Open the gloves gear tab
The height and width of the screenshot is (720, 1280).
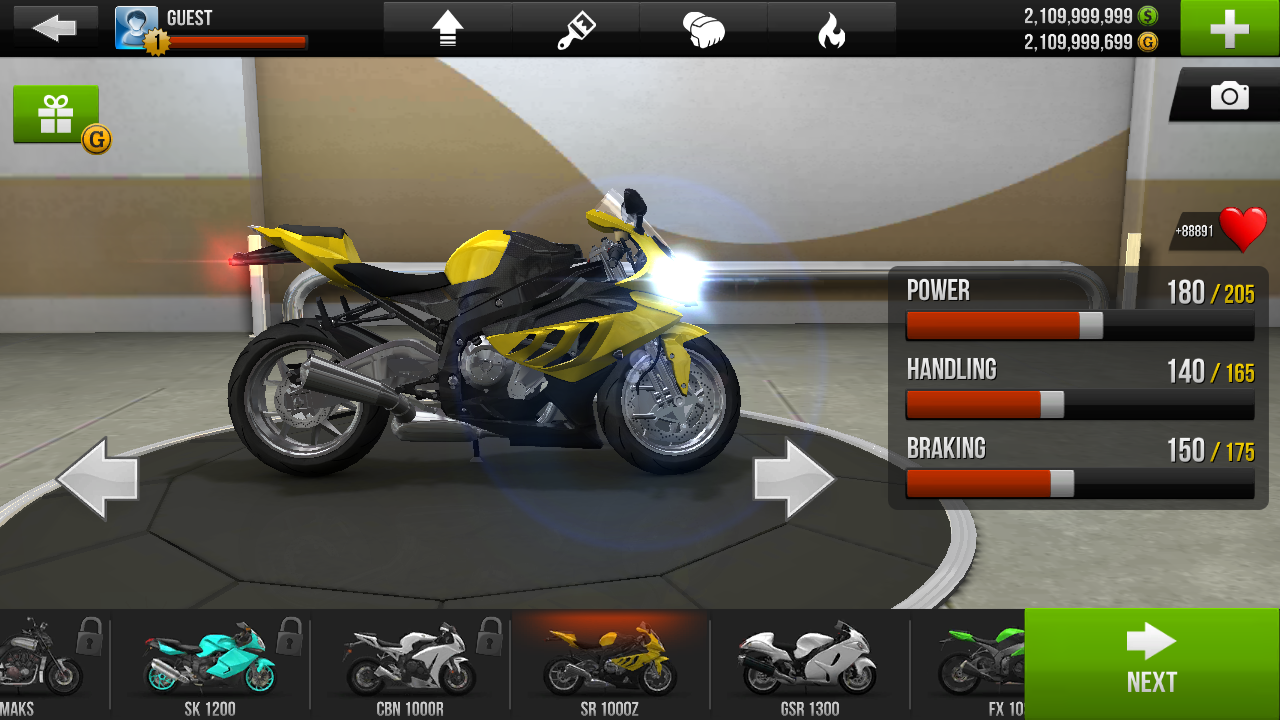coord(704,29)
